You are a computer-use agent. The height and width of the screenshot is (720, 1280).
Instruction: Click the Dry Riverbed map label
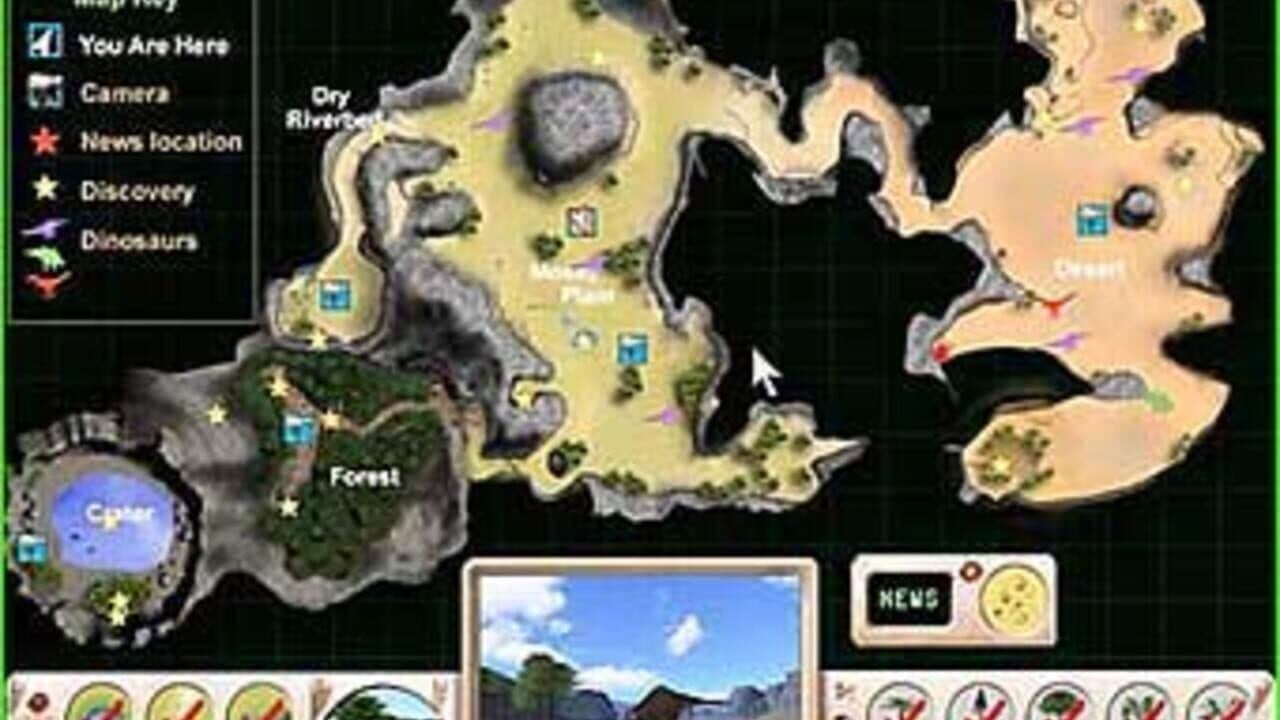(x=338, y=105)
